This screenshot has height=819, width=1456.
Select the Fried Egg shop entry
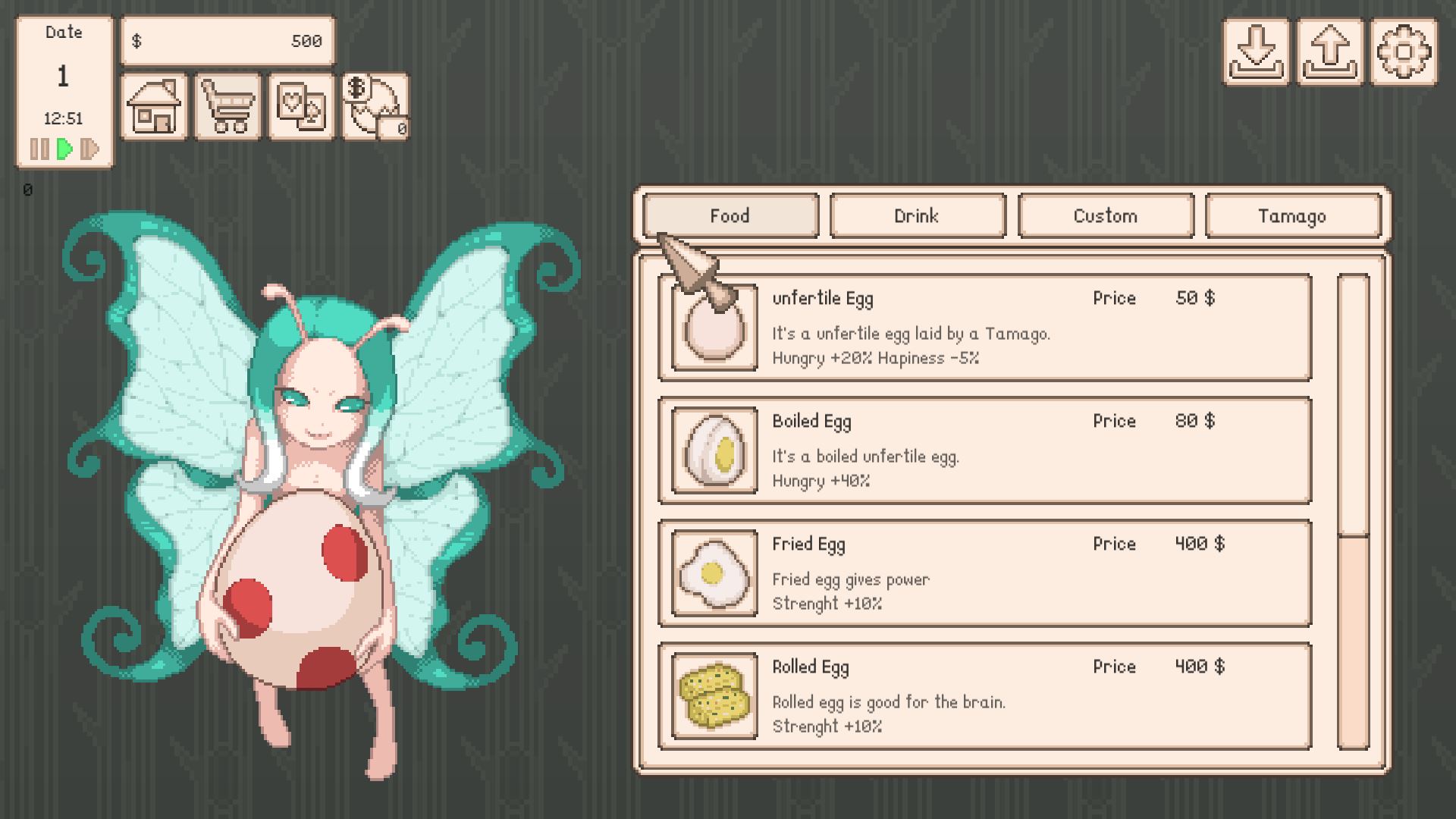[984, 573]
